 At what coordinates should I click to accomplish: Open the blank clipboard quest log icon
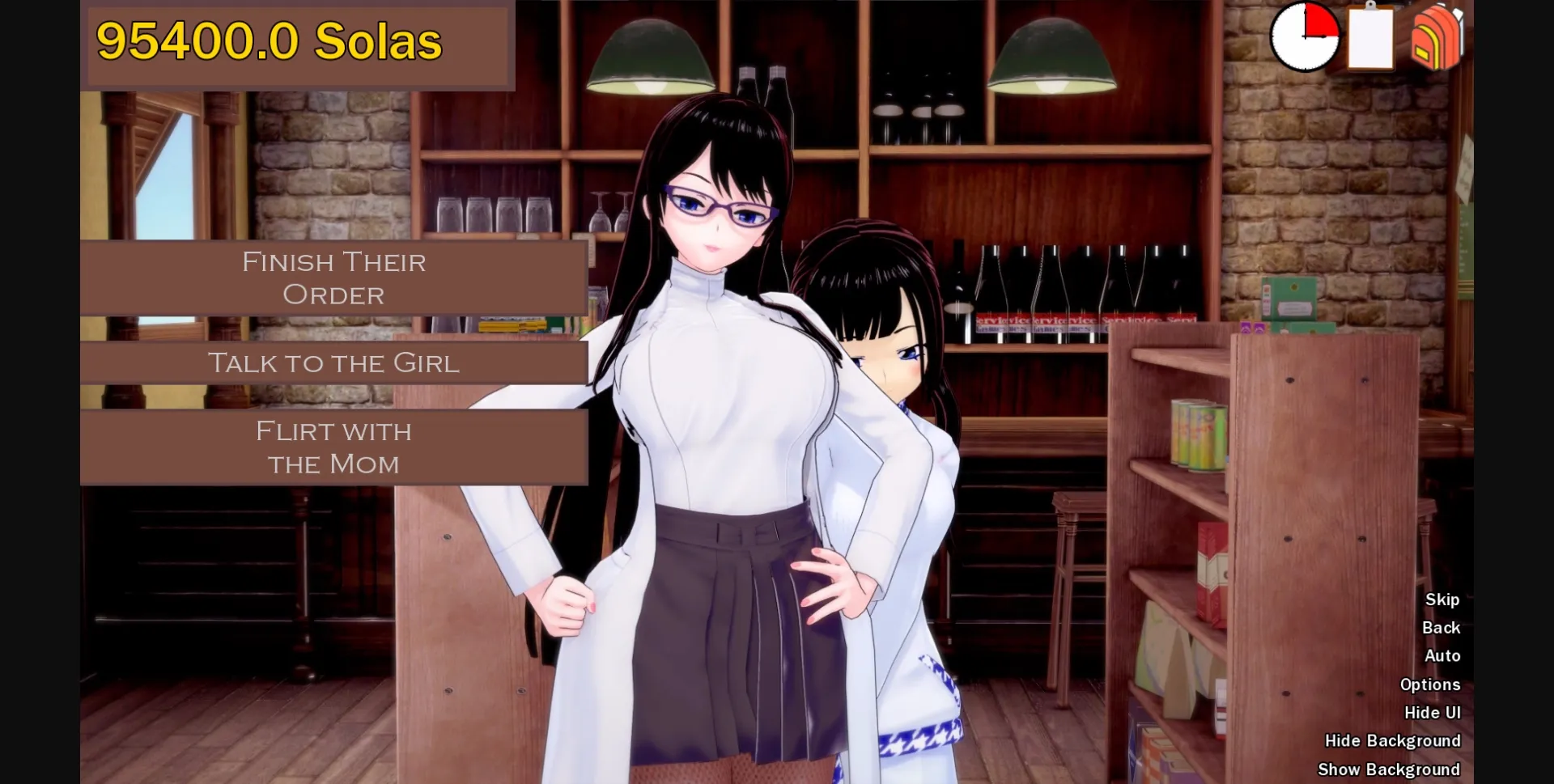[1369, 40]
